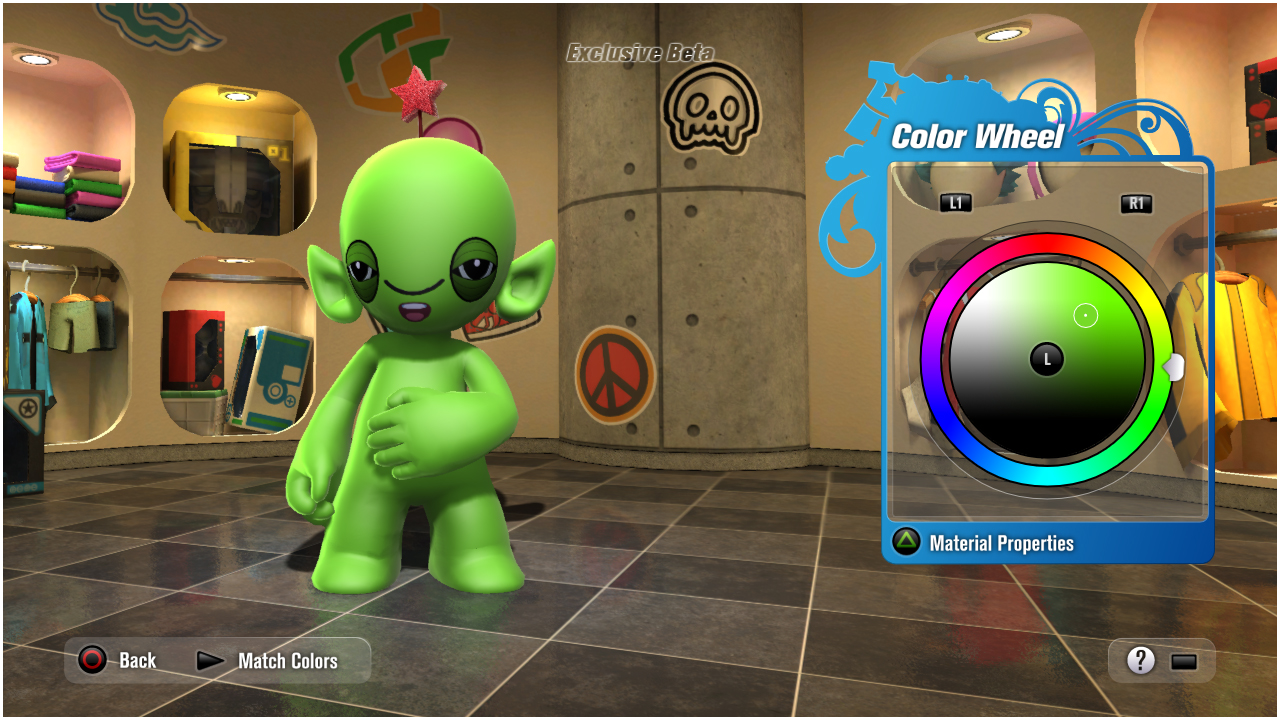The width and height of the screenshot is (1280, 720).
Task: Click the small selection circle on the green area
Action: [1085, 314]
